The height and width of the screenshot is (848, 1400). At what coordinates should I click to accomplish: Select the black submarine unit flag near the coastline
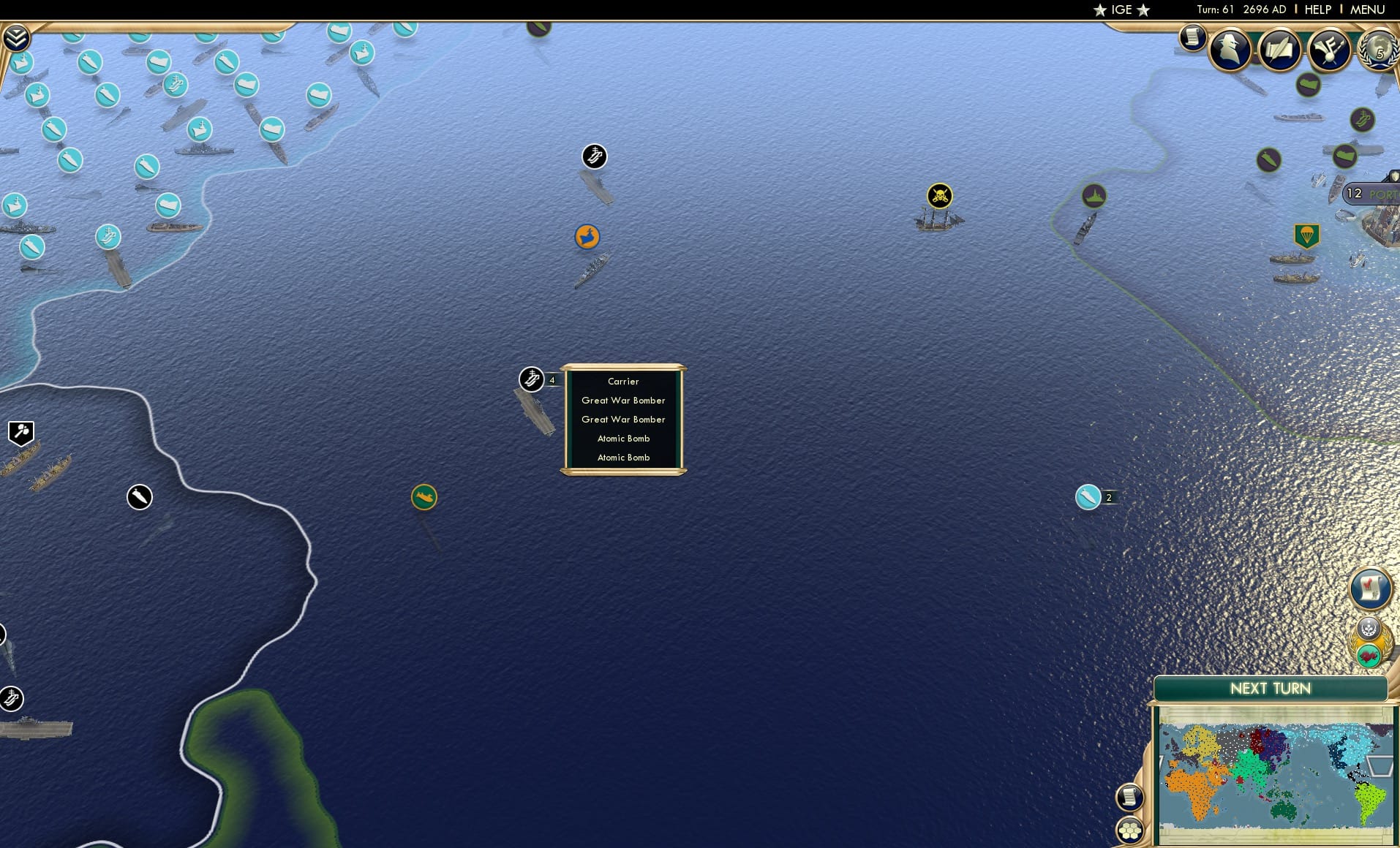(x=139, y=496)
